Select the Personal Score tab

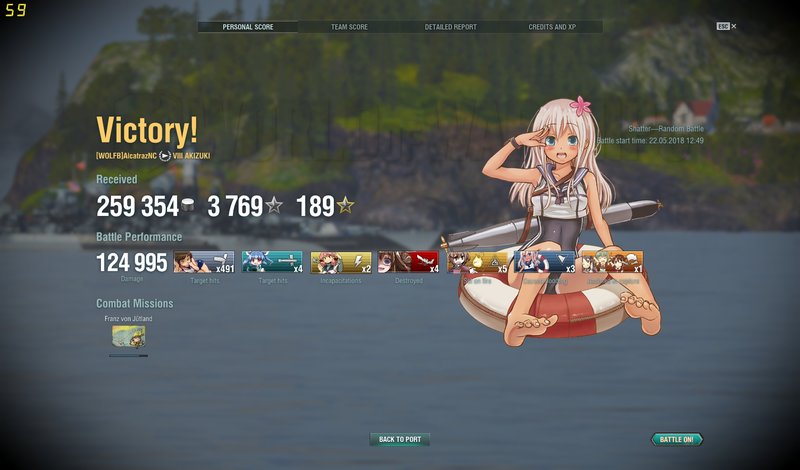[x=247, y=27]
